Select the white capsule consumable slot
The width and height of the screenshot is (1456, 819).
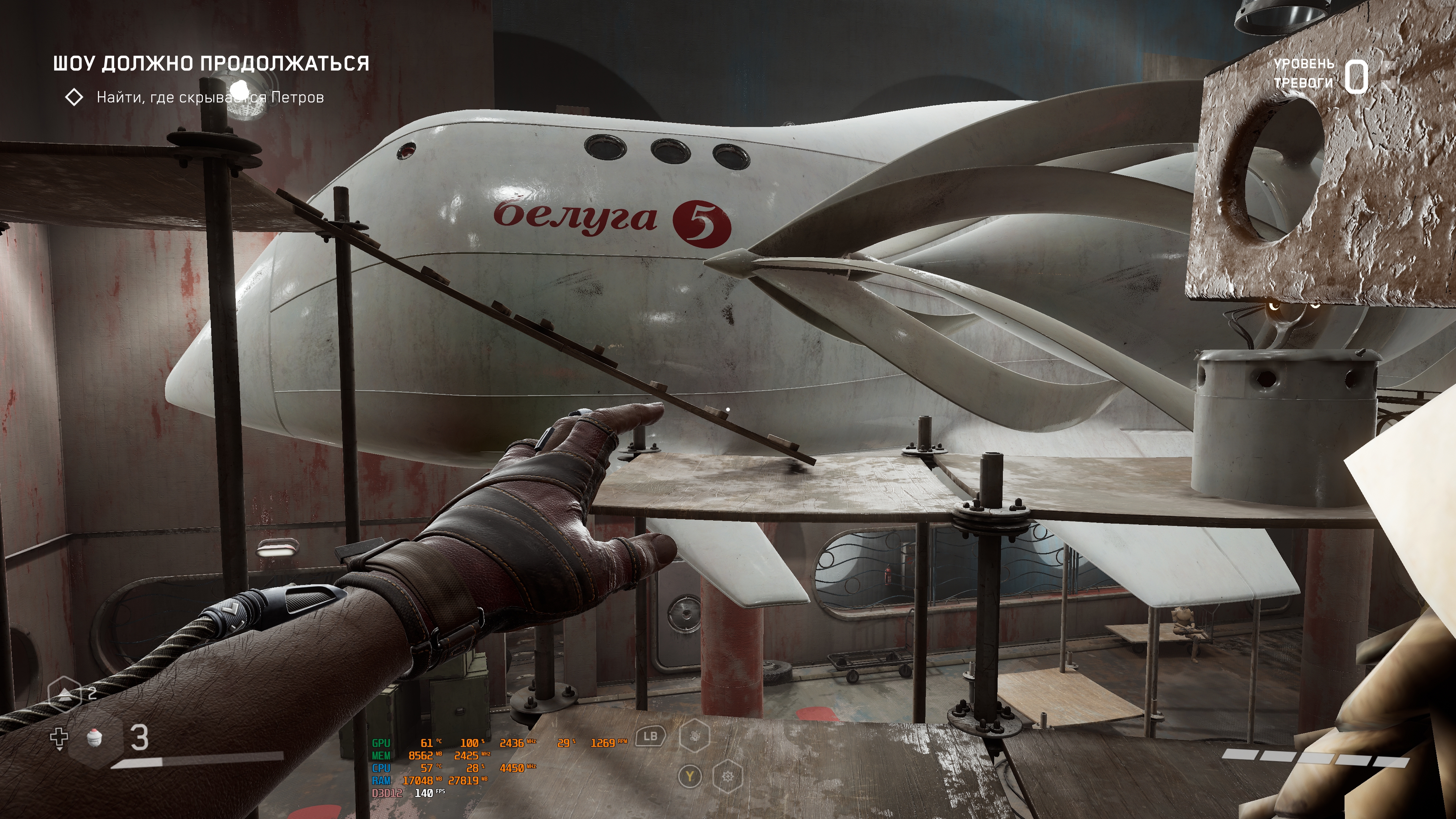point(95,737)
